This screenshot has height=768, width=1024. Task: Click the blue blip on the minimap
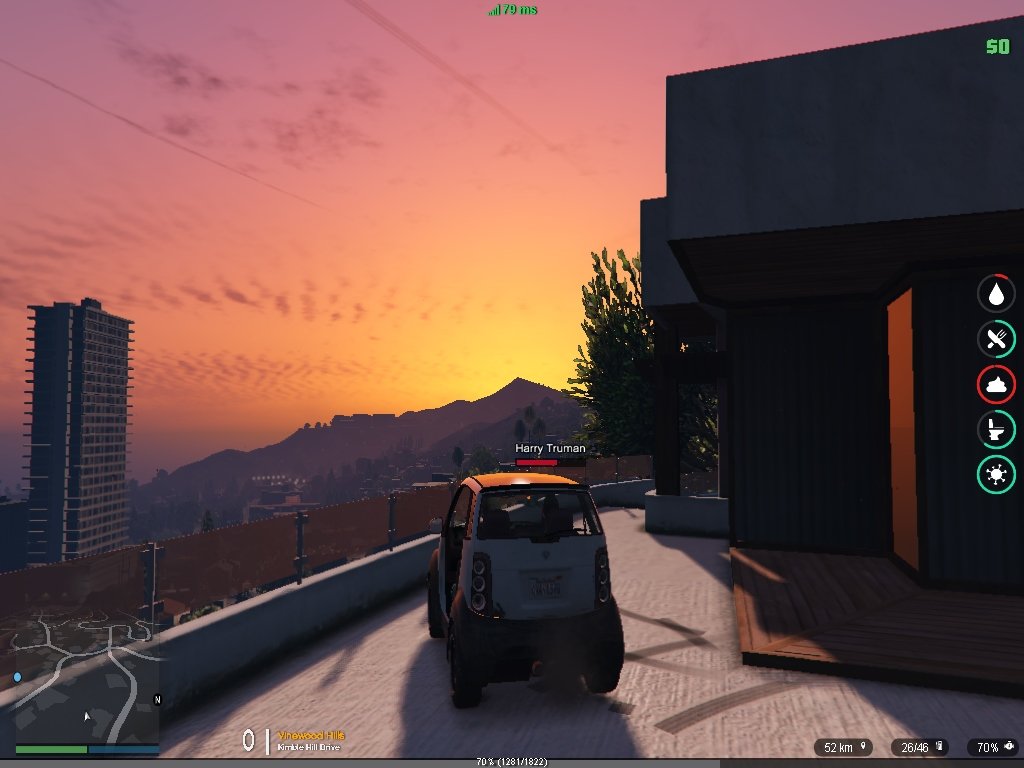coord(17,677)
